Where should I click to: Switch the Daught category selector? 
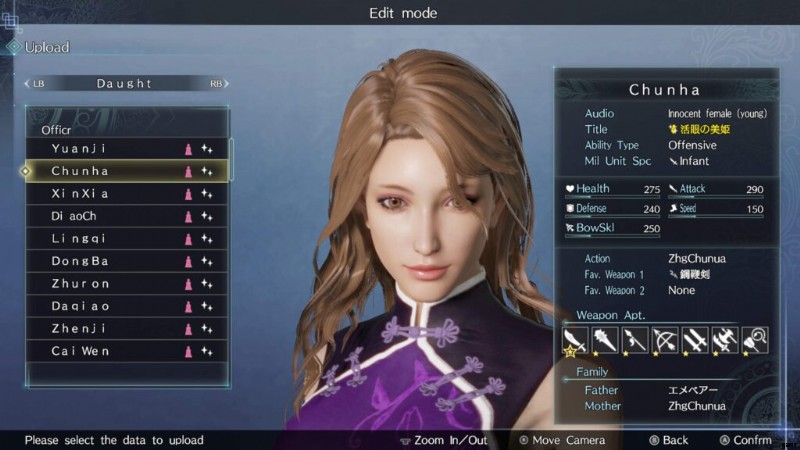125,83
